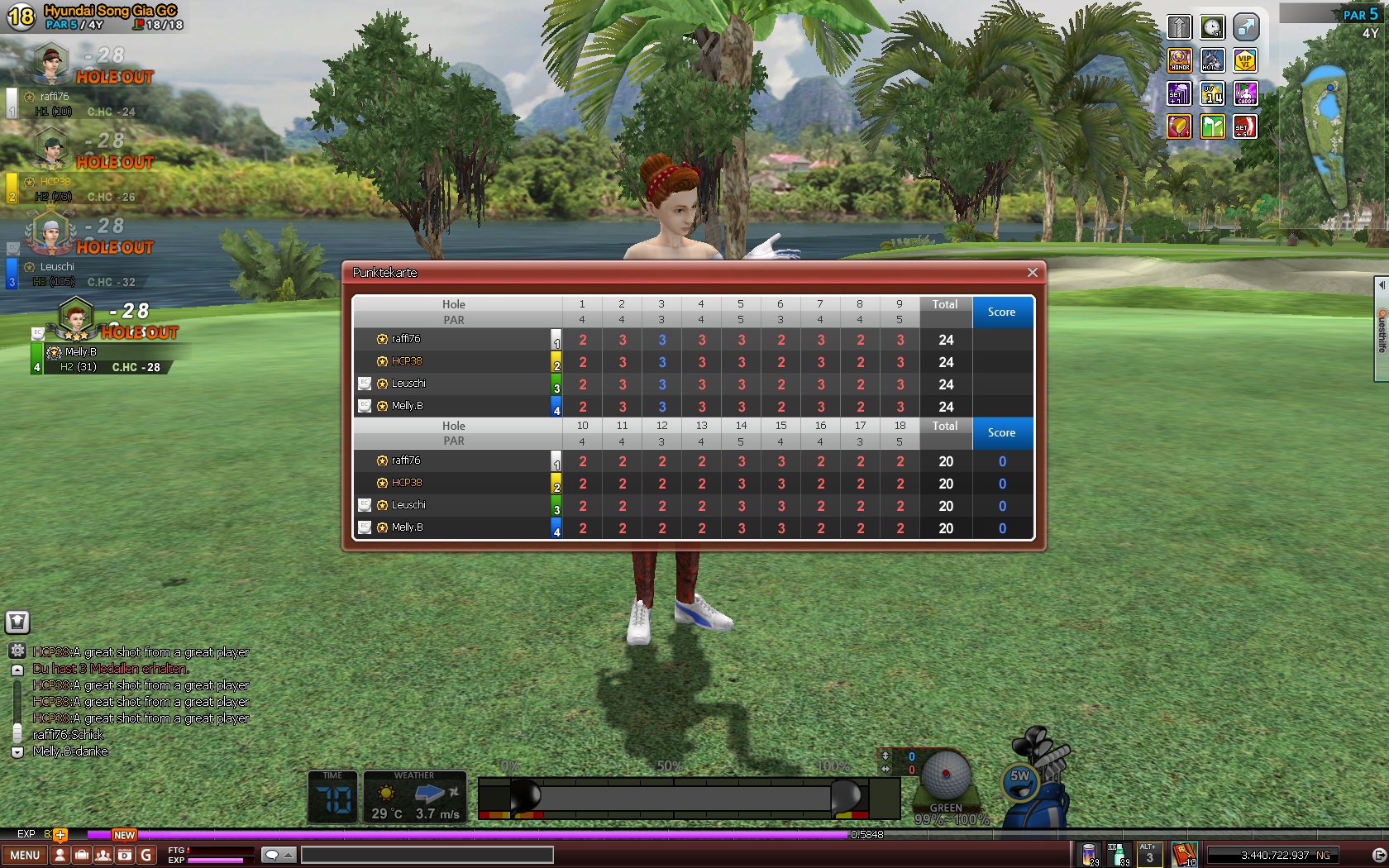Open the MENU button
This screenshot has width=1389, height=868.
25,856
